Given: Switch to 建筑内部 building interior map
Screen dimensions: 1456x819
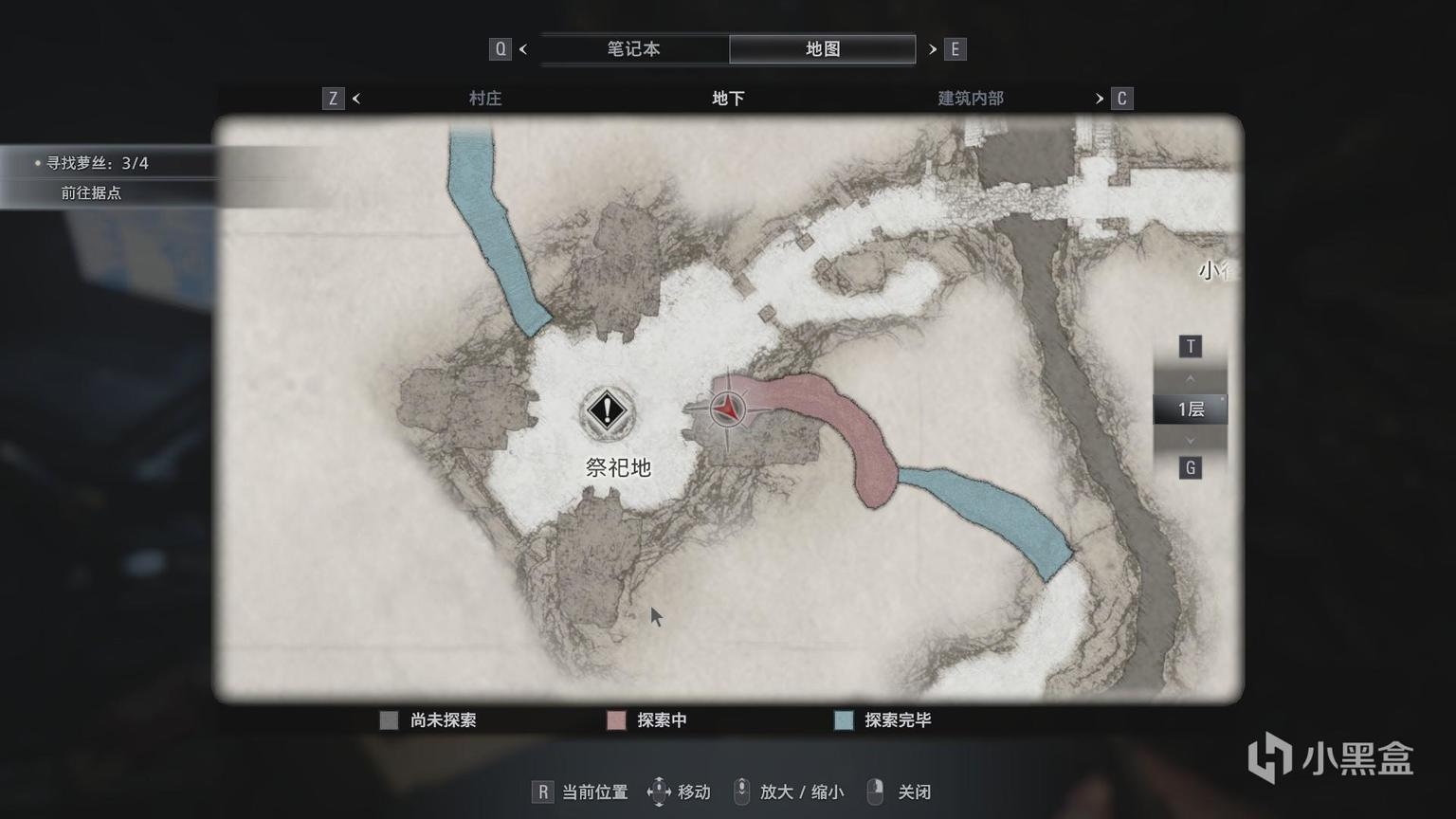Looking at the screenshot, I should point(970,99).
